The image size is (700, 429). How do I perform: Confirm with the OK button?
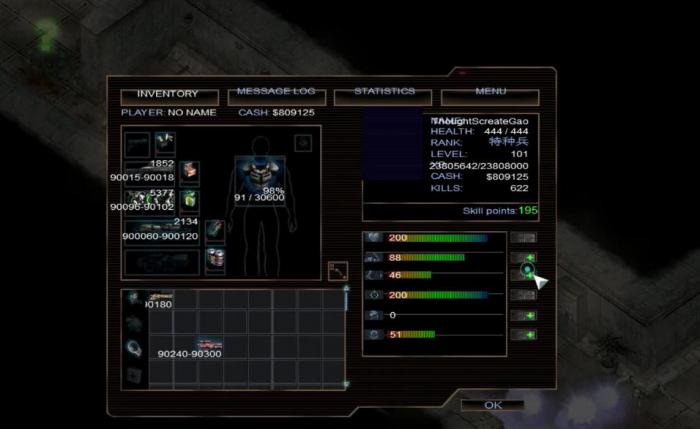click(492, 405)
